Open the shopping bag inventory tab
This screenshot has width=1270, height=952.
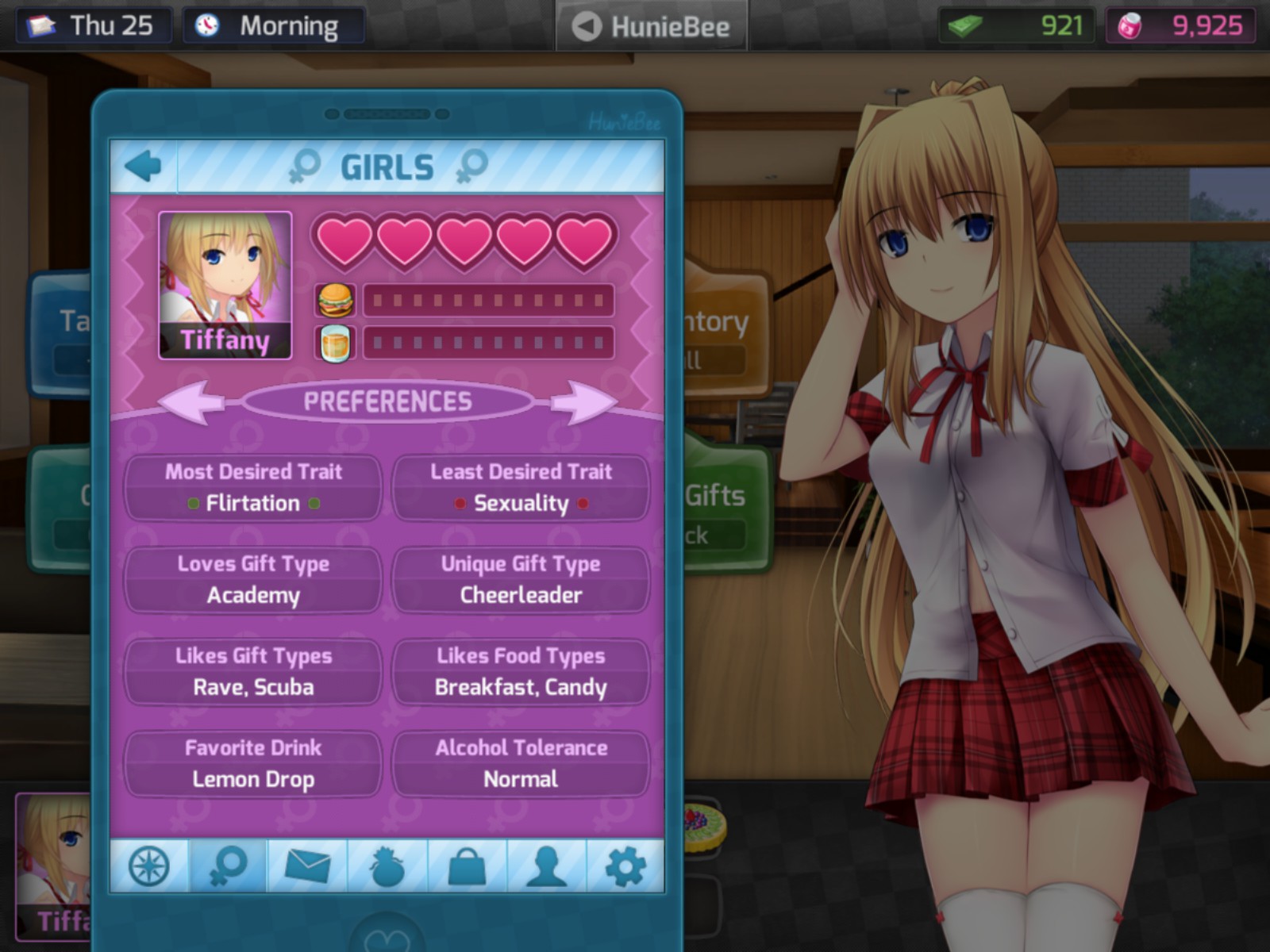pyautogui.click(x=467, y=866)
